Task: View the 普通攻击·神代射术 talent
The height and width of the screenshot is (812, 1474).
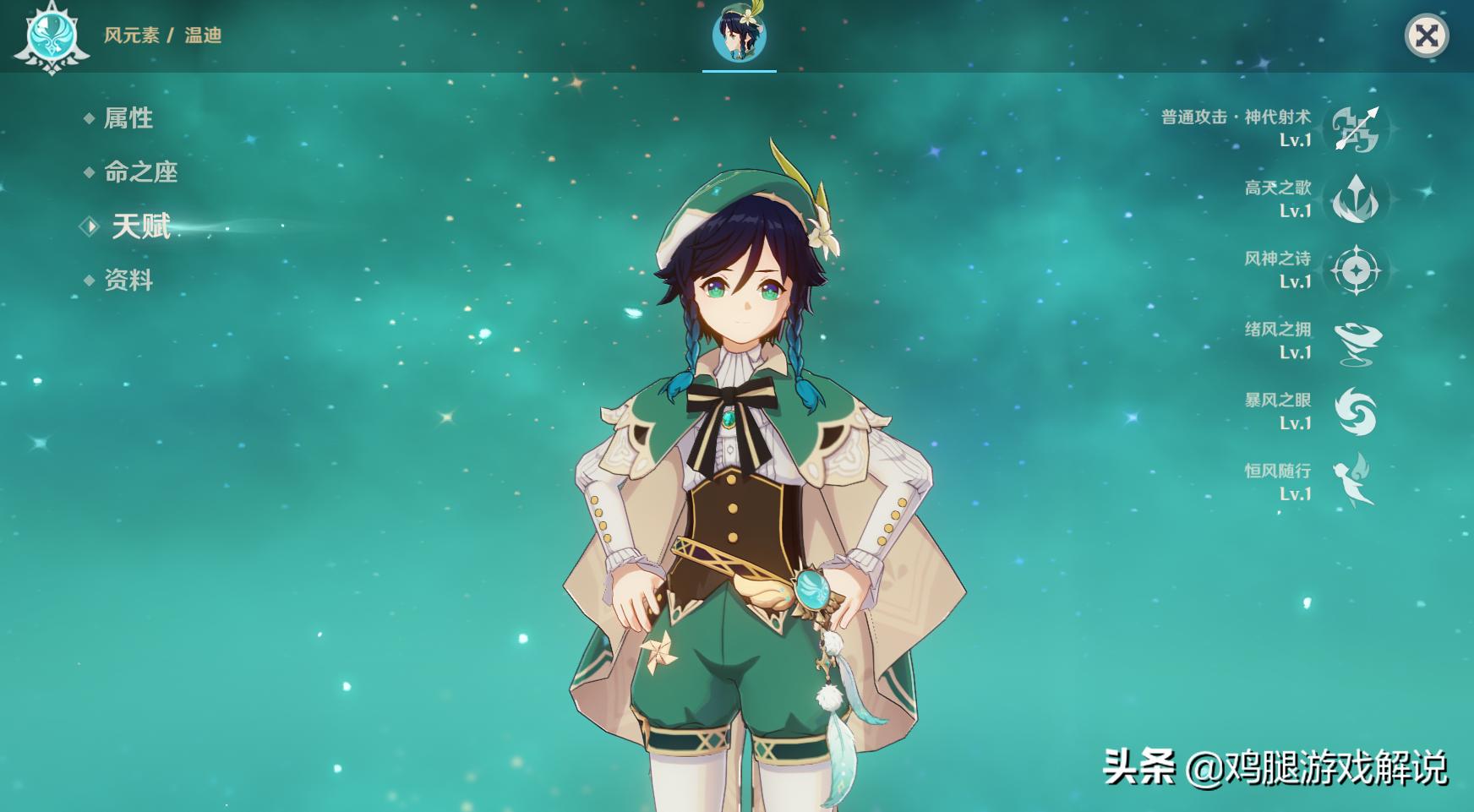Action: 1356,128
